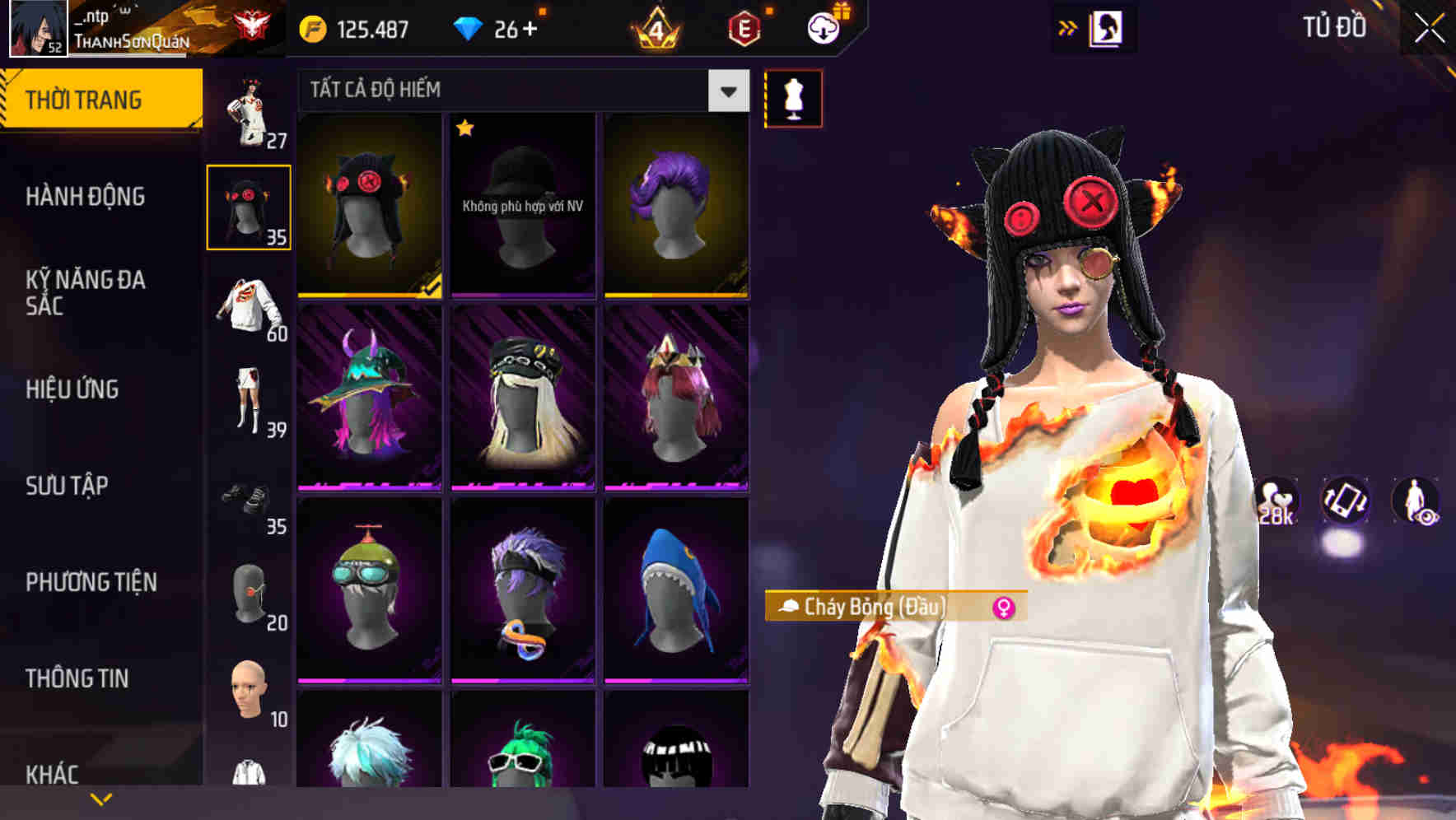Click the double-chevron collapse arrow near TỦ ĐỒ
This screenshot has height=820, width=1456.
[1068, 27]
